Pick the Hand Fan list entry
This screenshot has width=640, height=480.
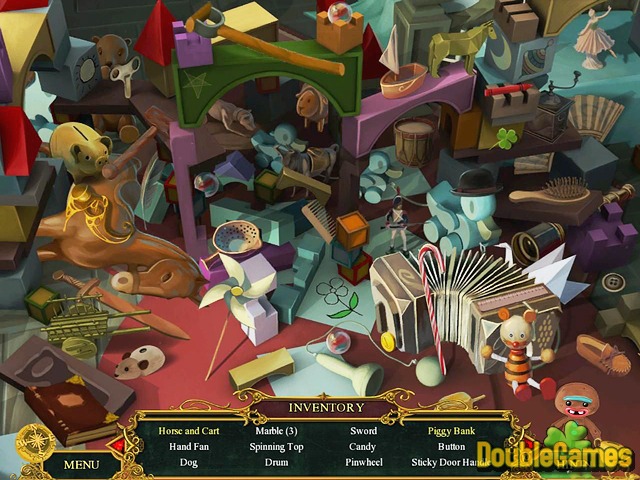[188, 447]
